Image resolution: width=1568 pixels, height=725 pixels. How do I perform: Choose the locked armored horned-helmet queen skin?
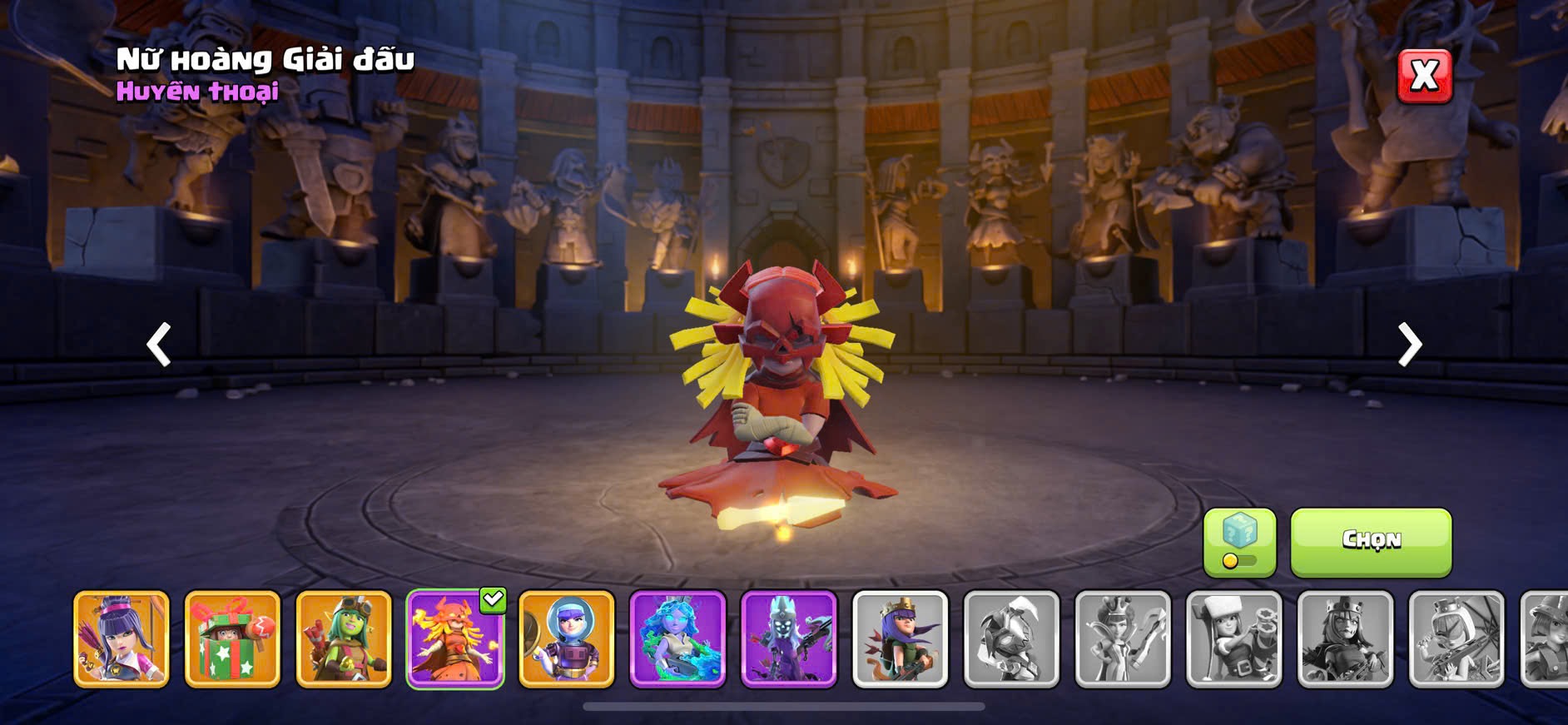pyautogui.click(x=1012, y=639)
